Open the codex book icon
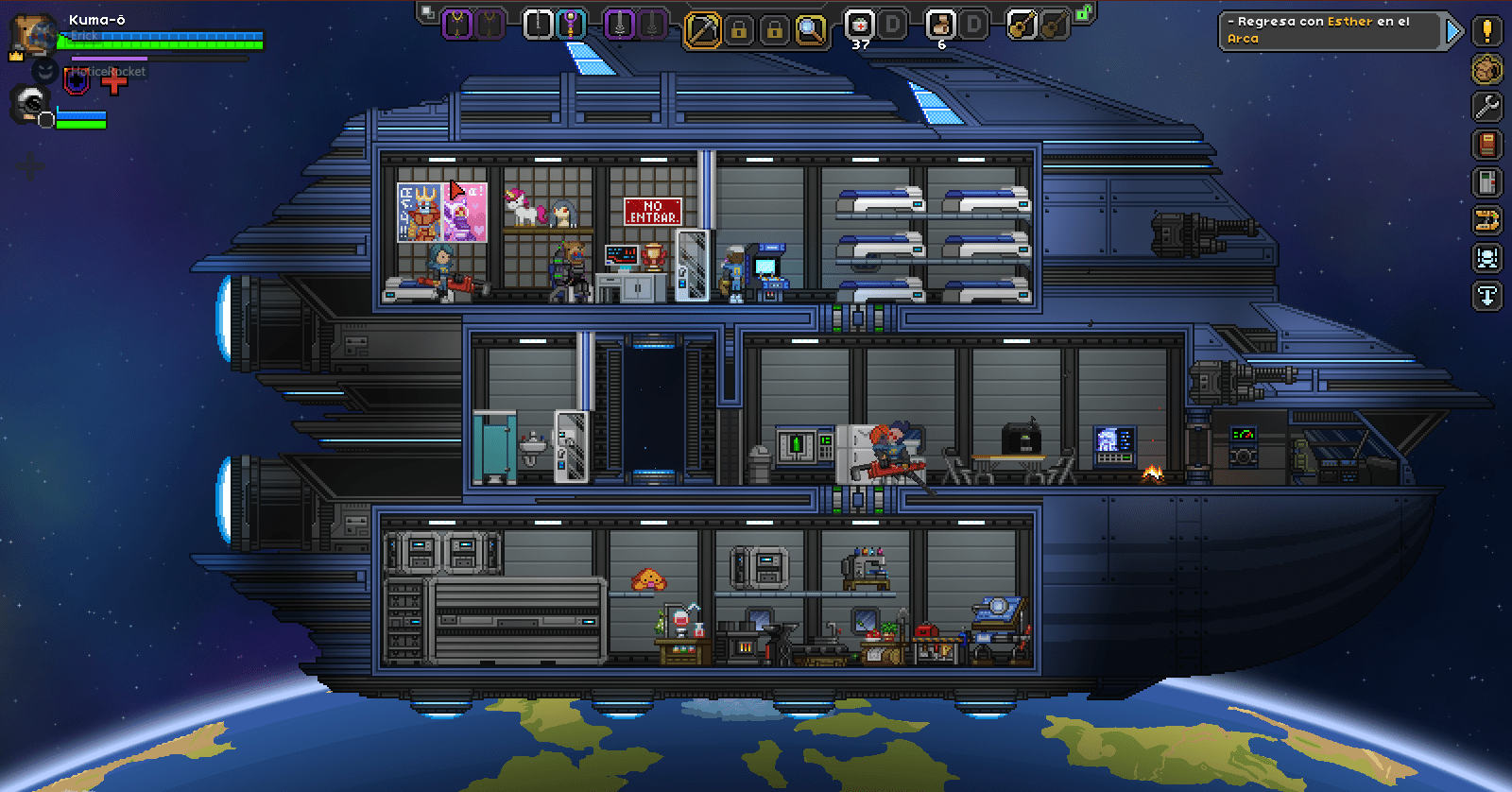This screenshot has height=792, width=1512. (1485, 145)
